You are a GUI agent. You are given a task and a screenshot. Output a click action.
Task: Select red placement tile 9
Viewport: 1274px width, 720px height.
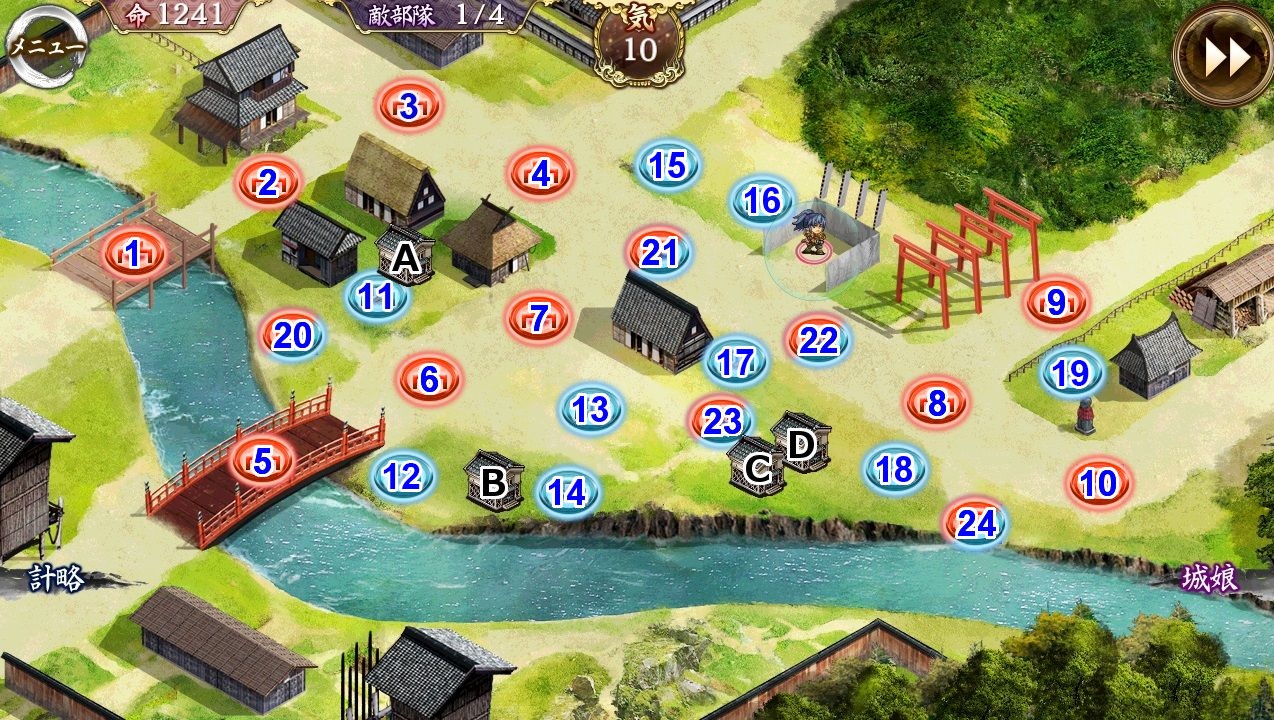pos(1057,301)
